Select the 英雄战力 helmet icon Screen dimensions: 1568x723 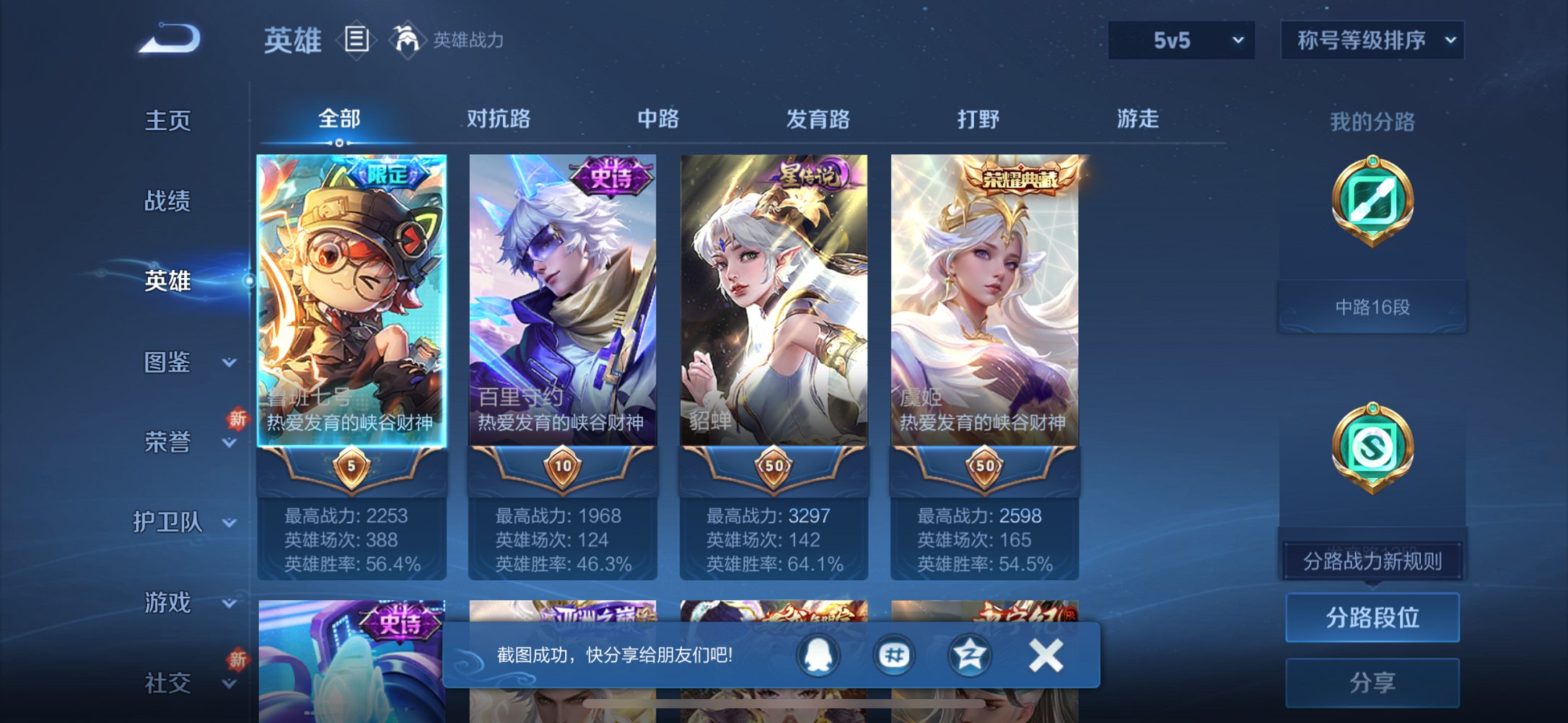[x=406, y=40]
